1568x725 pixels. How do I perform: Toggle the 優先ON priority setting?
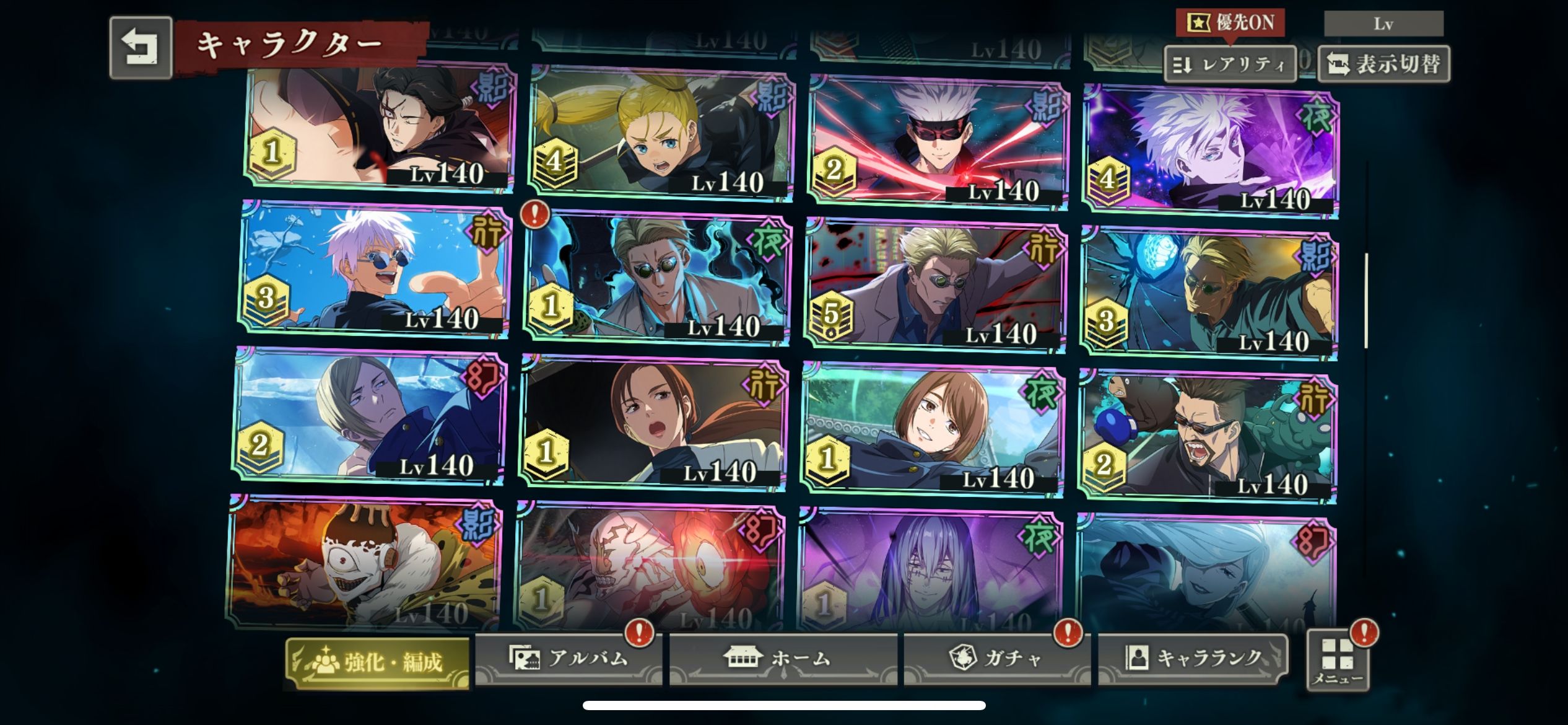[1230, 23]
